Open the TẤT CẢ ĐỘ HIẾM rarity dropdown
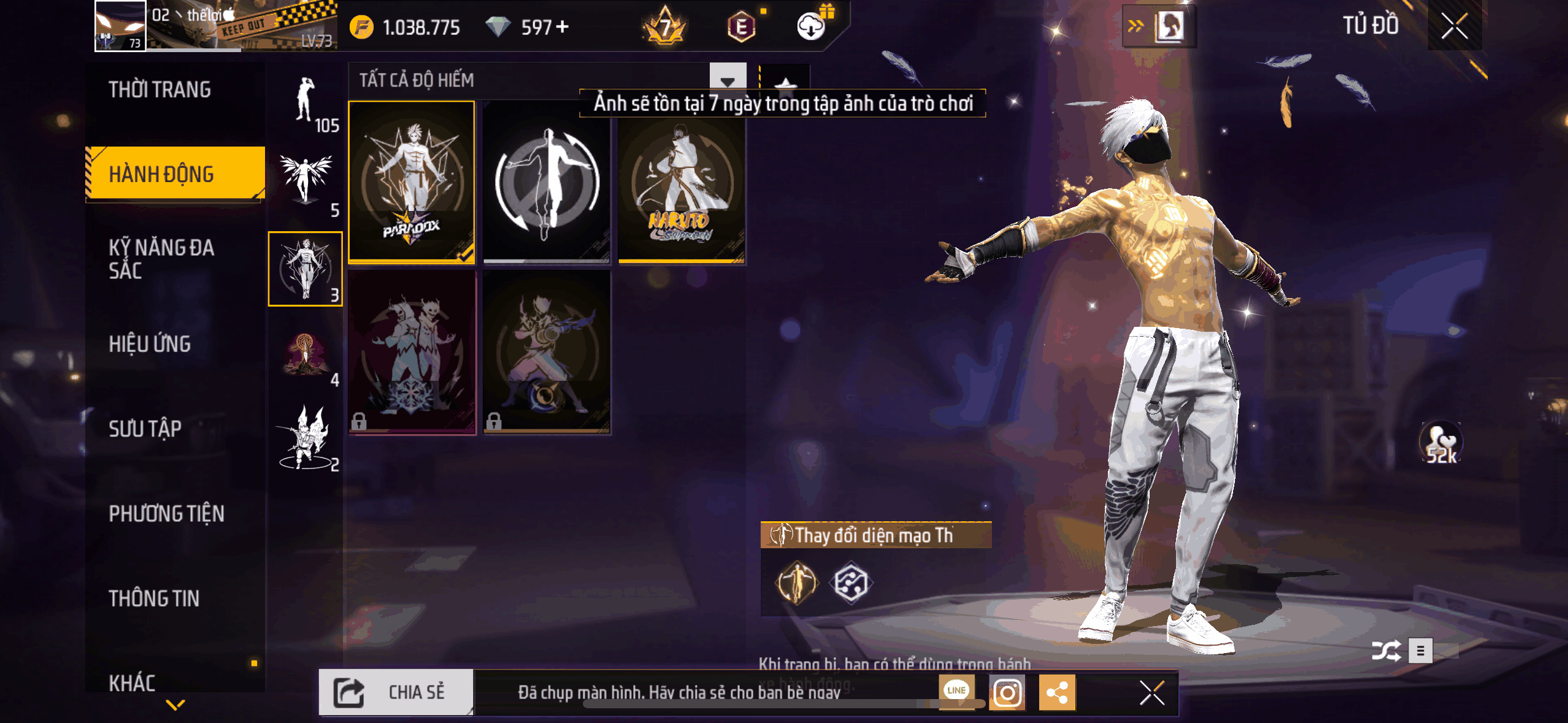Viewport: 1568px width, 723px height. click(x=728, y=80)
